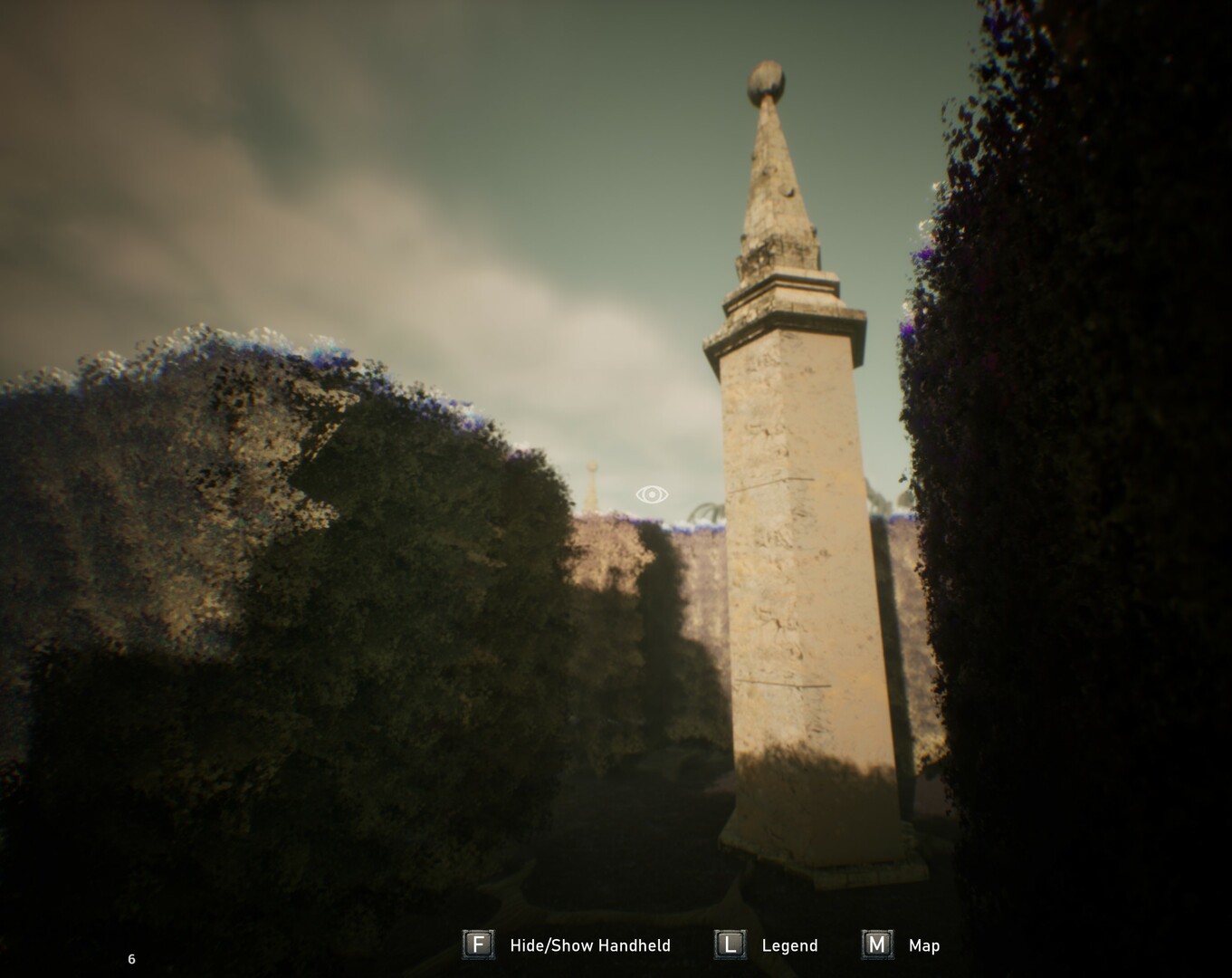The height and width of the screenshot is (978, 1232).
Task: Toggle the handheld display using the F prompt
Action: [477, 944]
